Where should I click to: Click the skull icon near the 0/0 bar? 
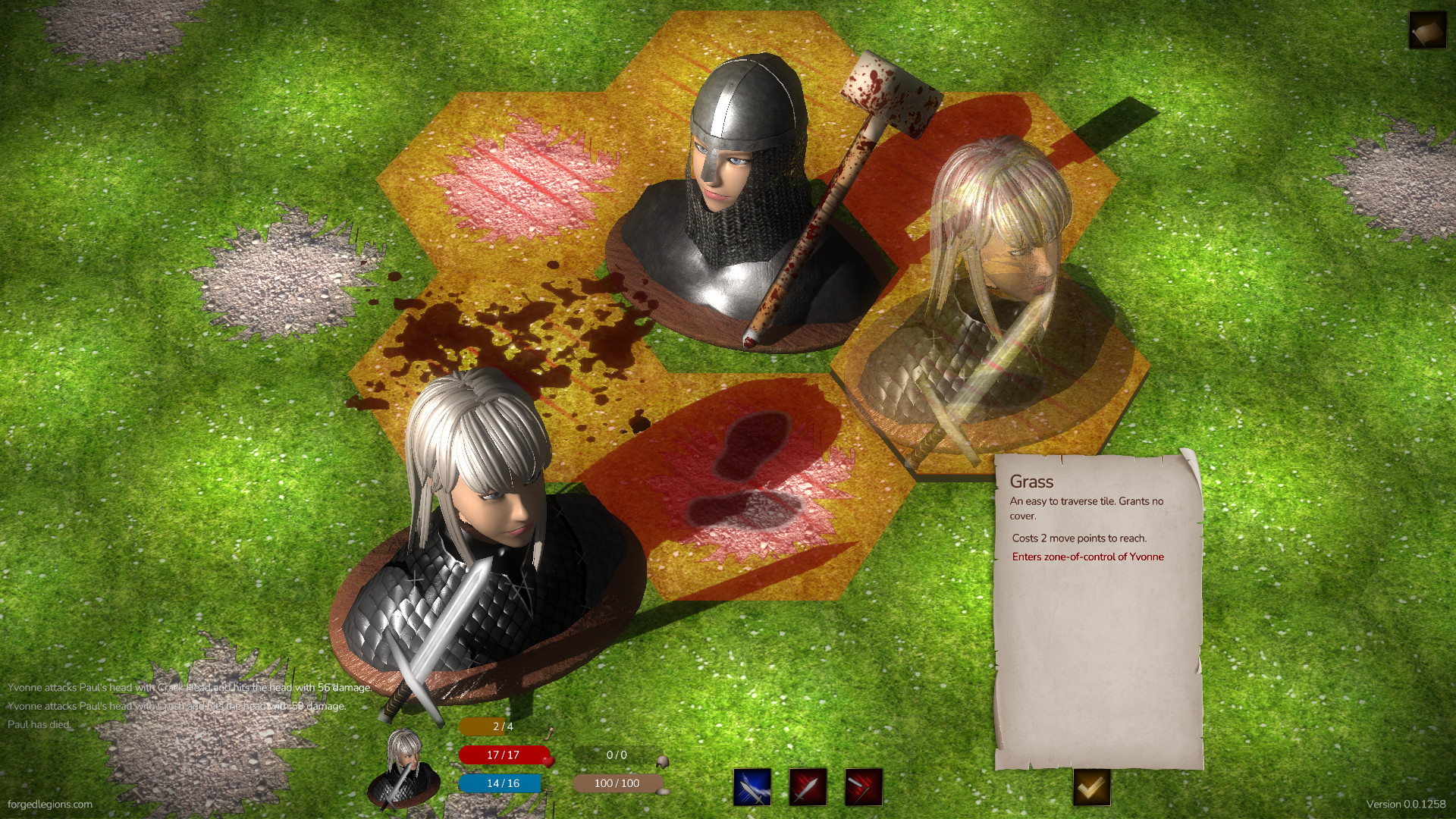coord(663,763)
